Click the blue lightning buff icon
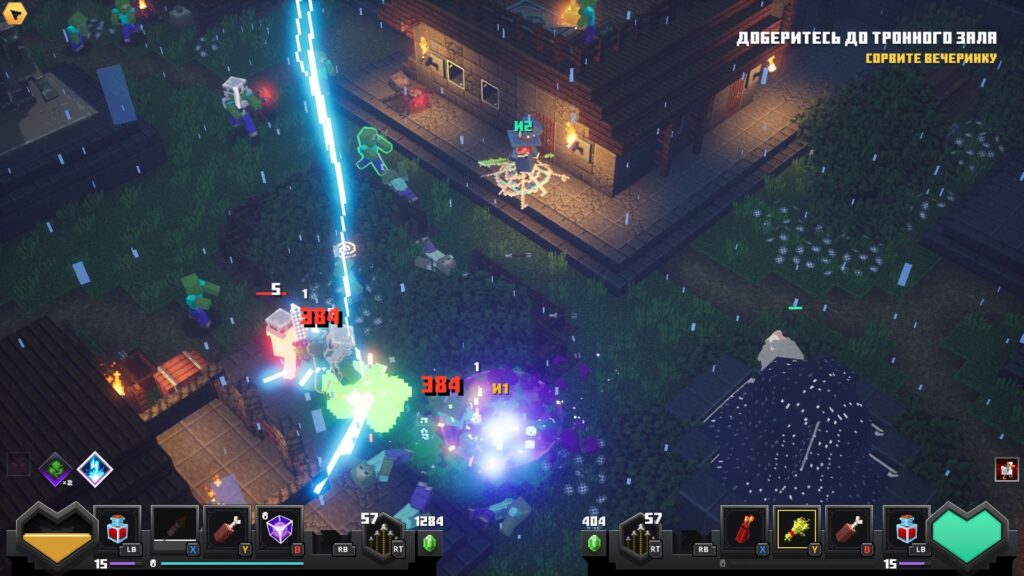Screen dimensions: 1024x576 [95, 468]
